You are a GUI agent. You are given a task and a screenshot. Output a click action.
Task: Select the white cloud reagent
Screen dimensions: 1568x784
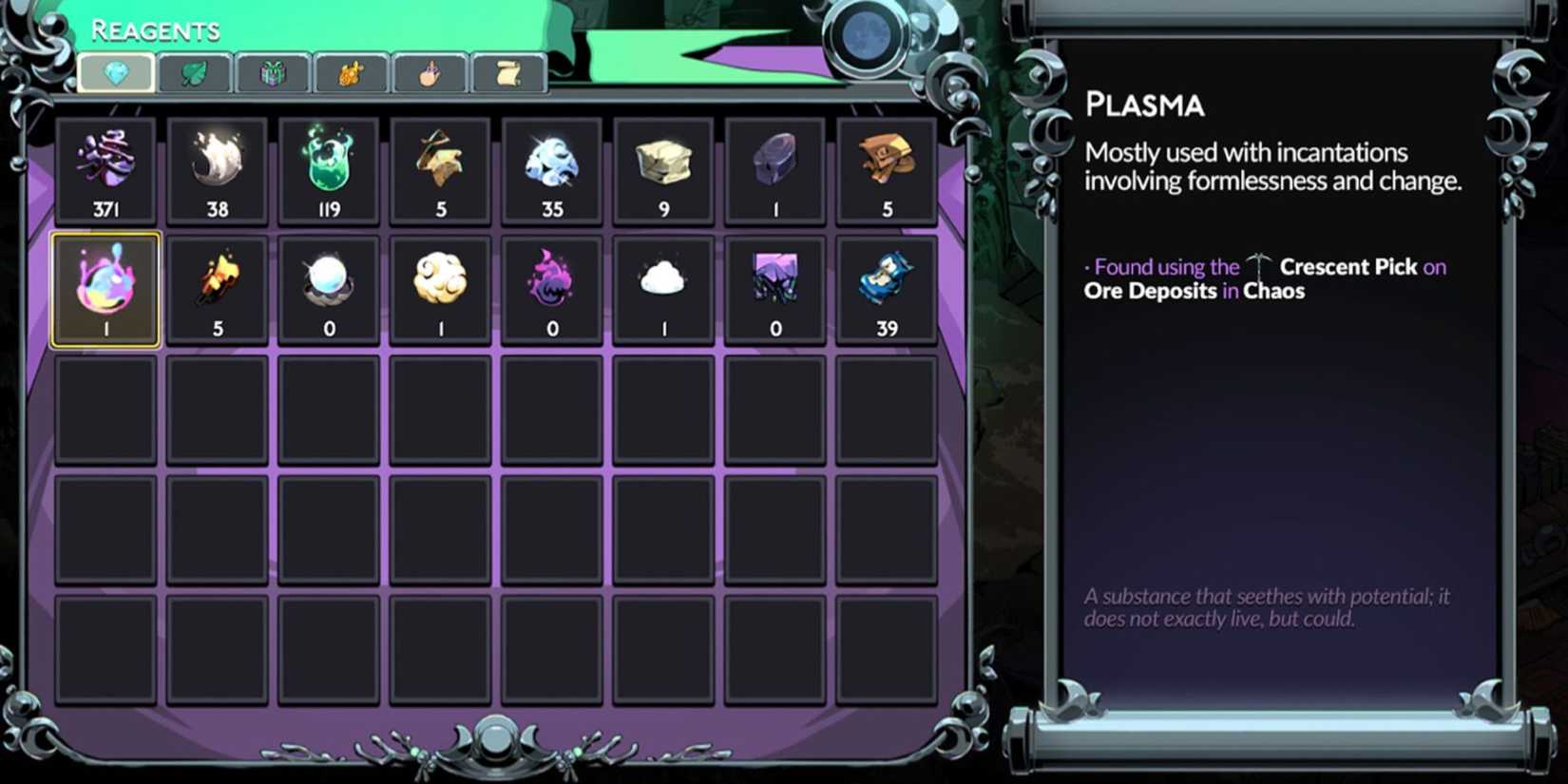click(x=664, y=287)
